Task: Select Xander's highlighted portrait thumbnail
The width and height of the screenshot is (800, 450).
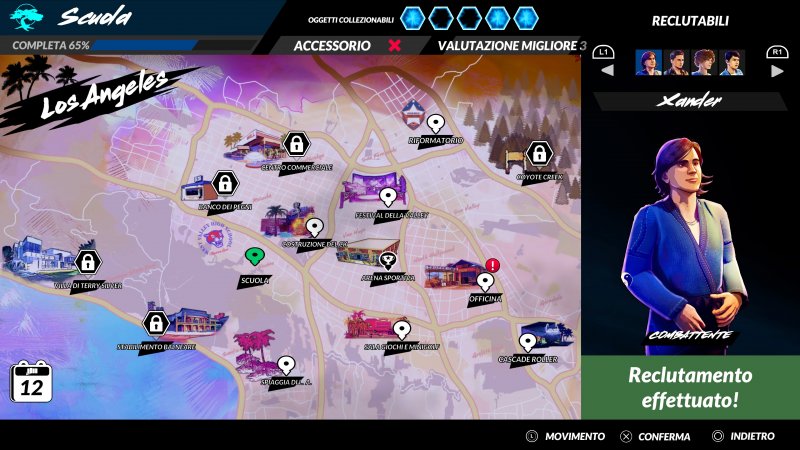Action: [648, 64]
